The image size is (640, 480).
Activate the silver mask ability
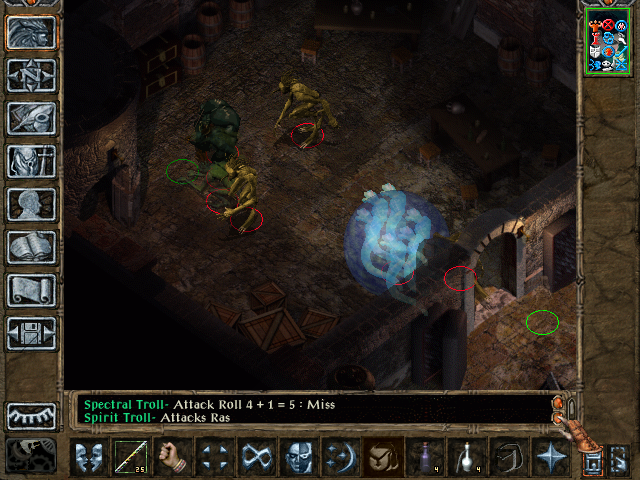pos(299,457)
